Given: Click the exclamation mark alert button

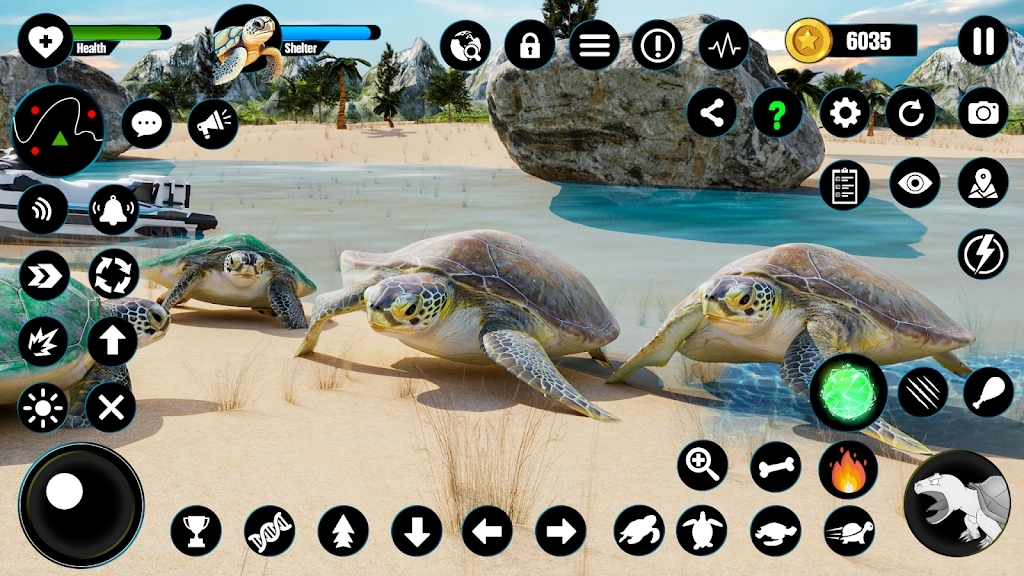Looking at the screenshot, I should pos(658,45).
